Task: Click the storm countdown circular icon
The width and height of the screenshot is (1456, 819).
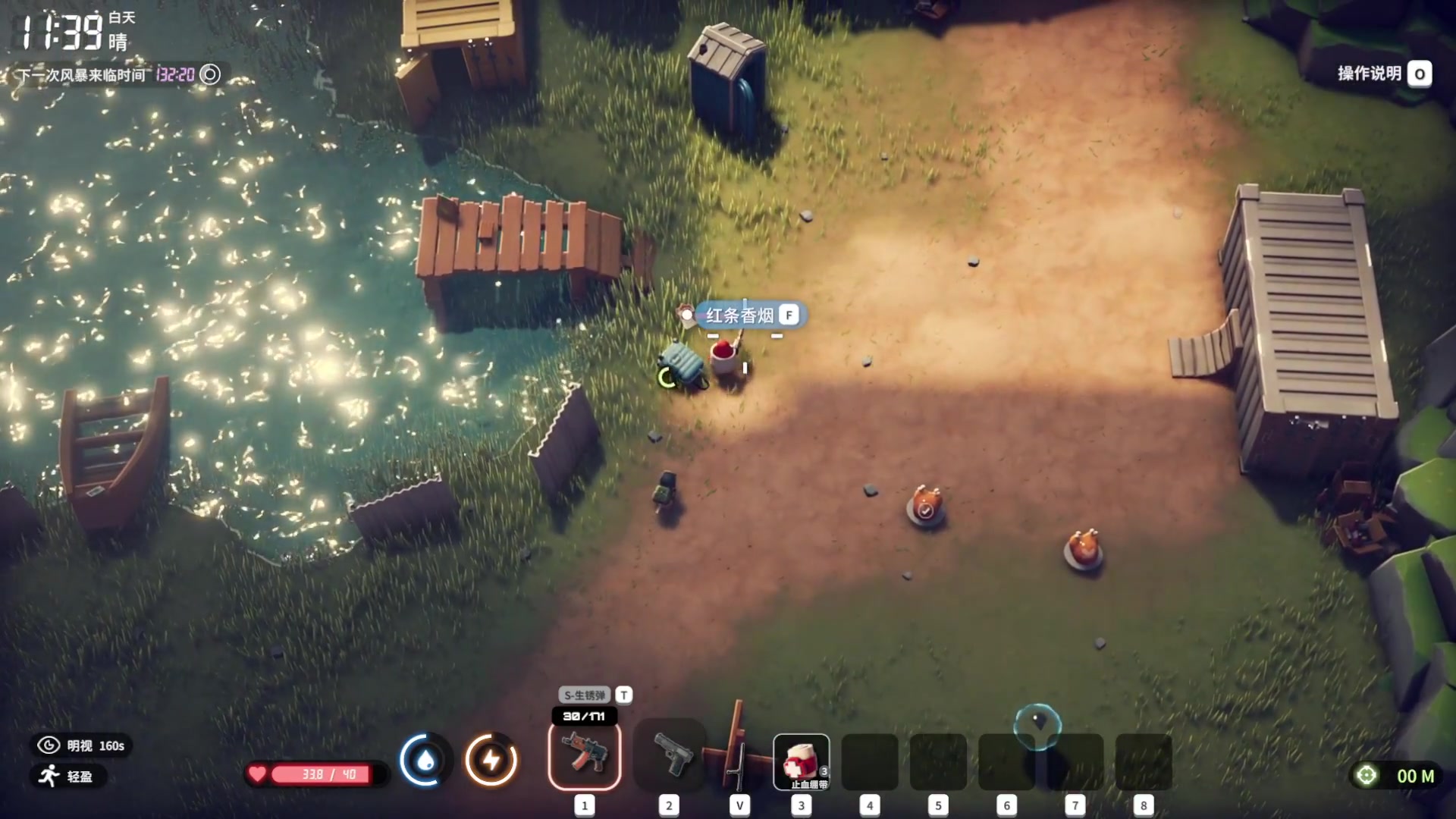Action: [x=210, y=74]
